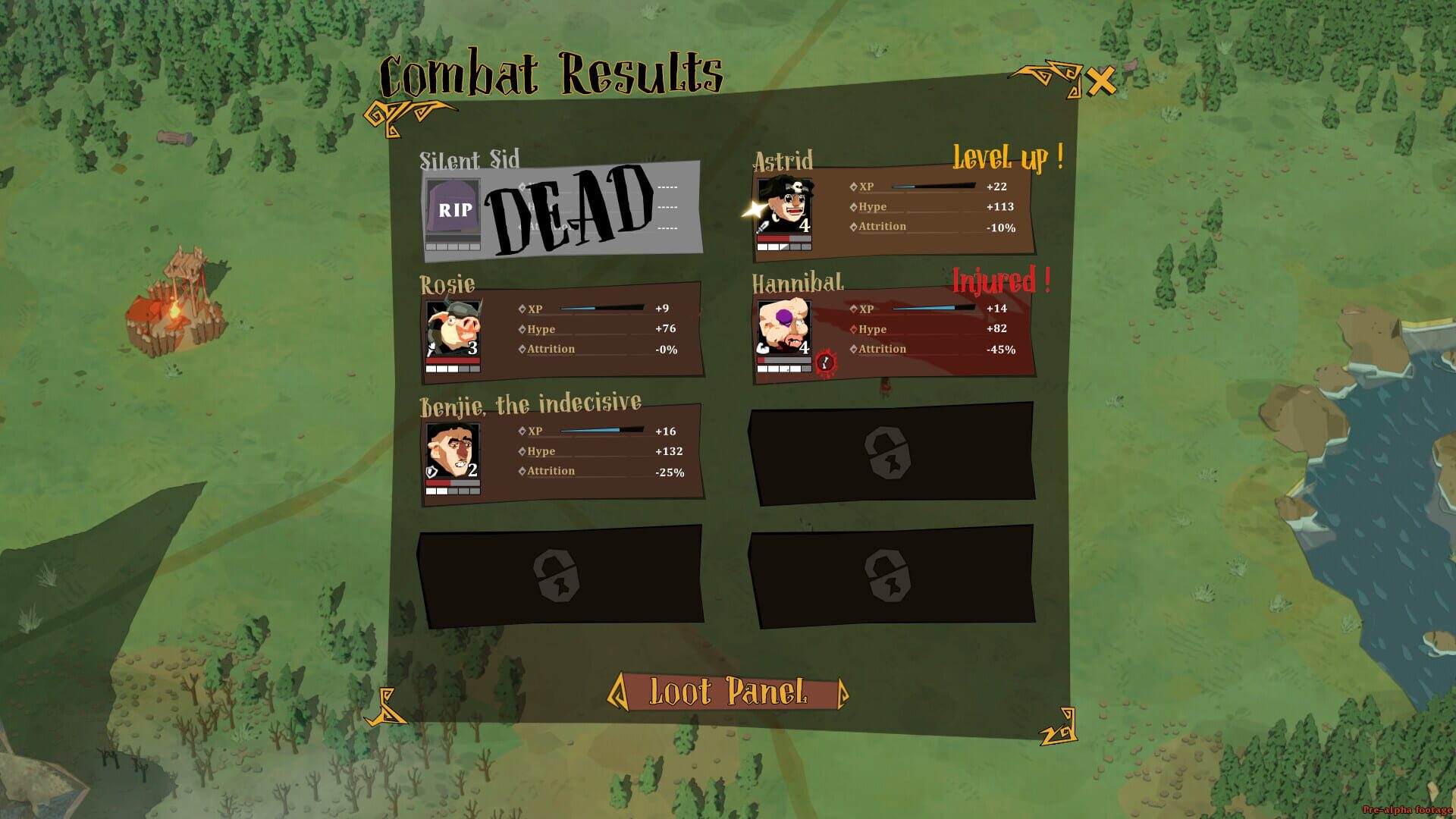The image size is (1456, 819).
Task: Click the Attrition diamond icon on Astrid's card
Action: 853,226
